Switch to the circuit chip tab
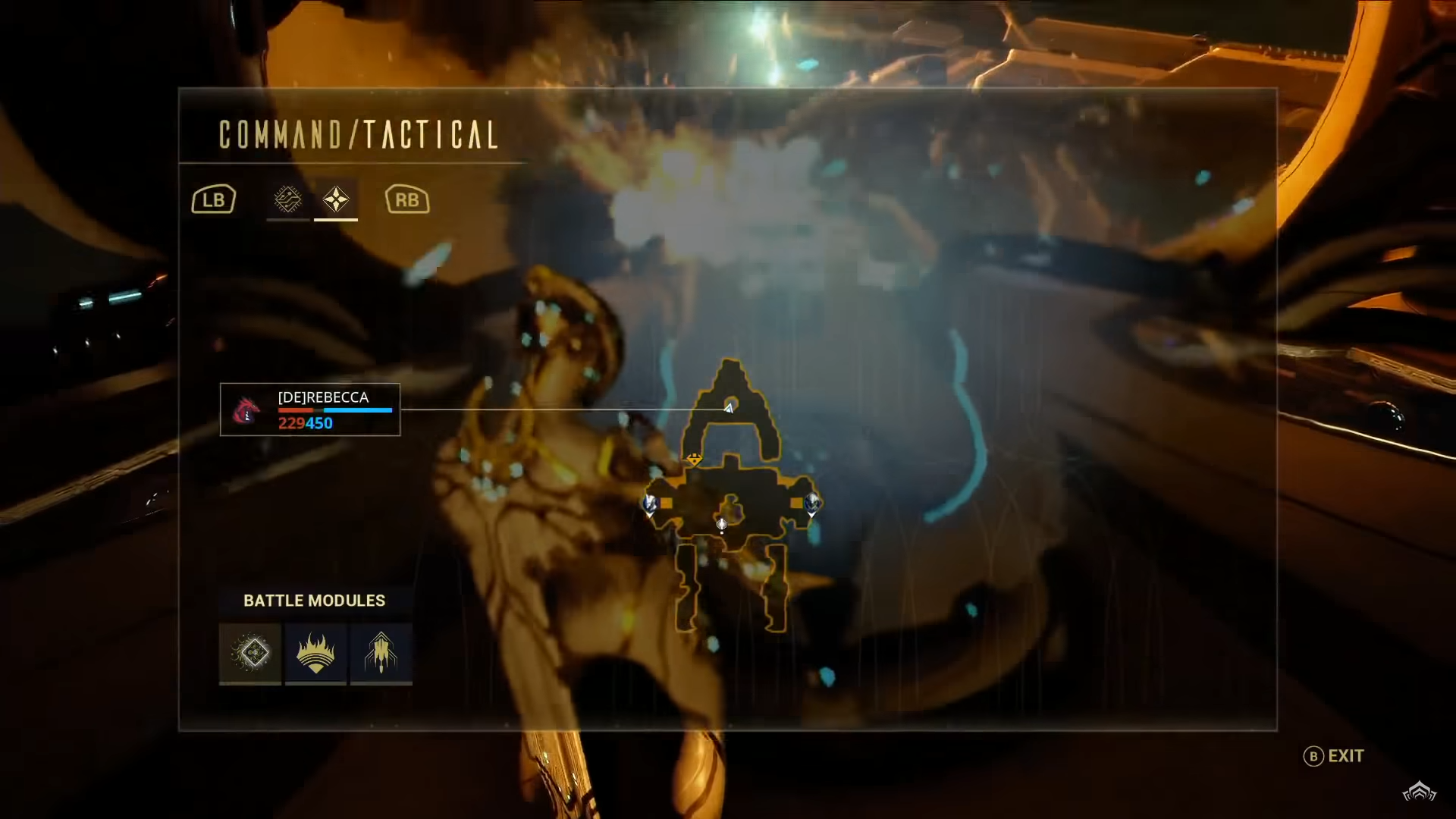 click(x=287, y=199)
